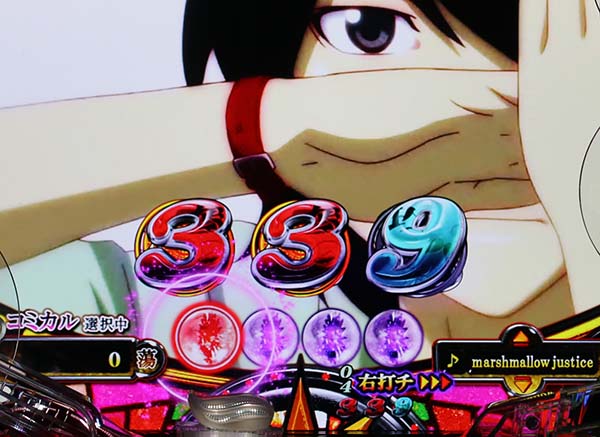600x437 pixels.
Task: Click the up arrow above the song title
Action: [x=520, y=336]
